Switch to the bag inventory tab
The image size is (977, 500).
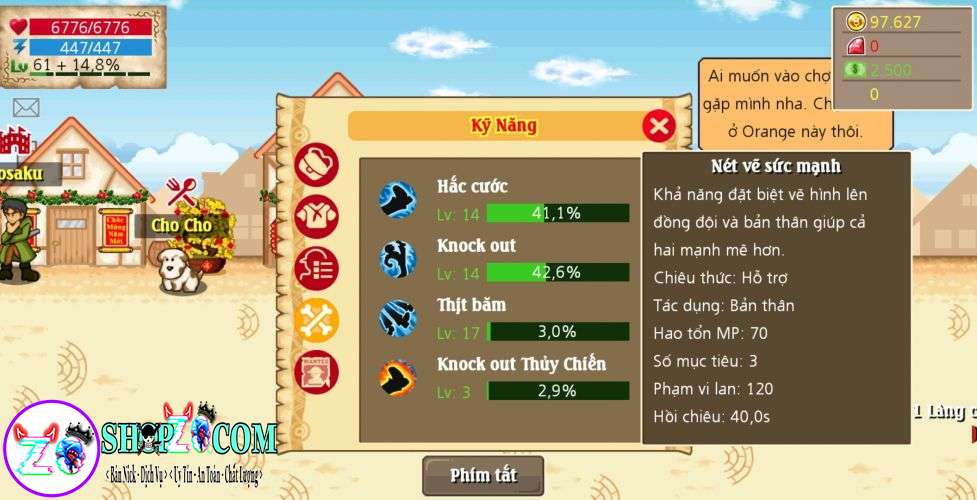(316, 164)
